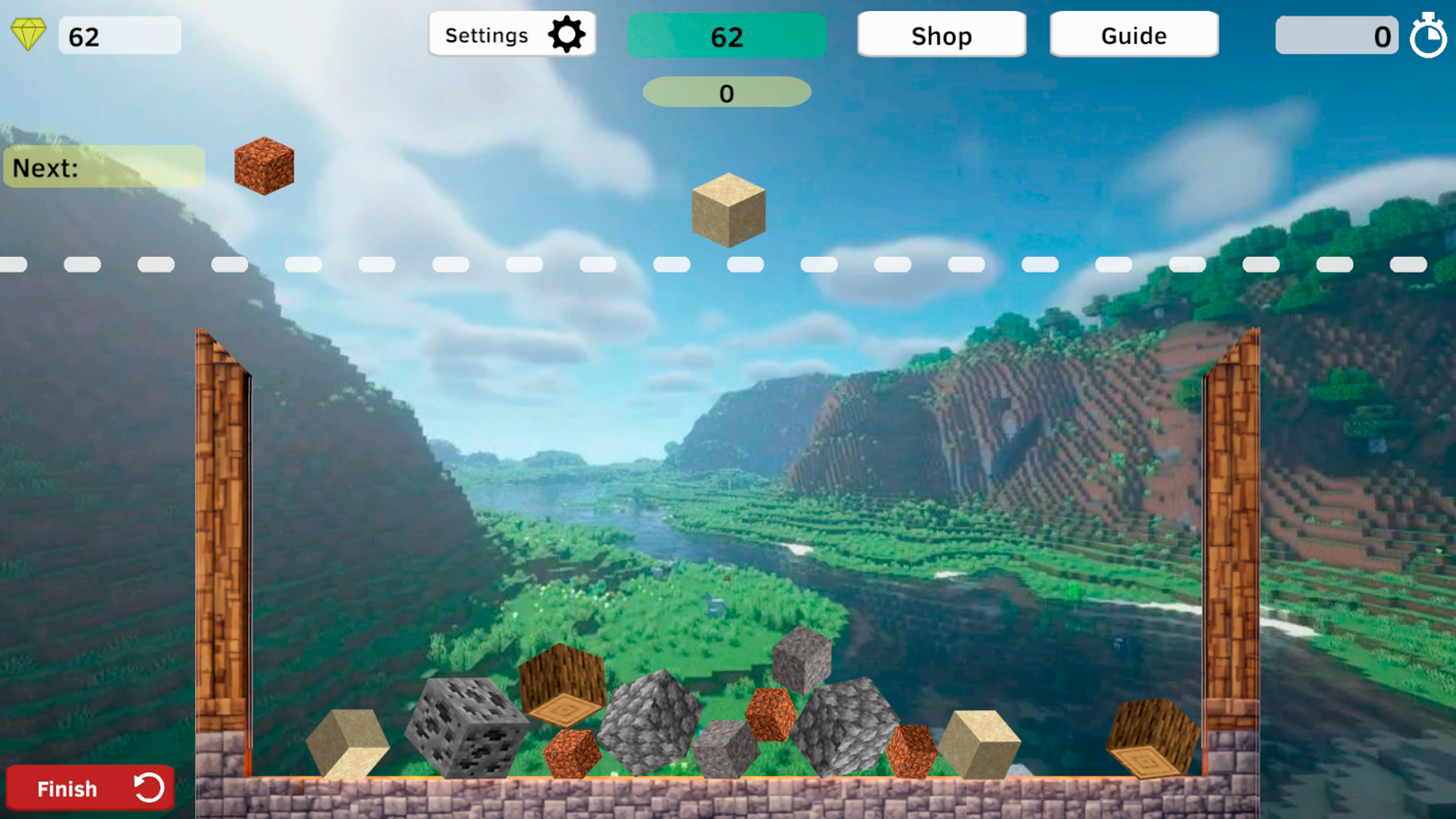This screenshot has width=1456, height=819.
Task: Click the gem count field showing 62
Action: click(119, 34)
